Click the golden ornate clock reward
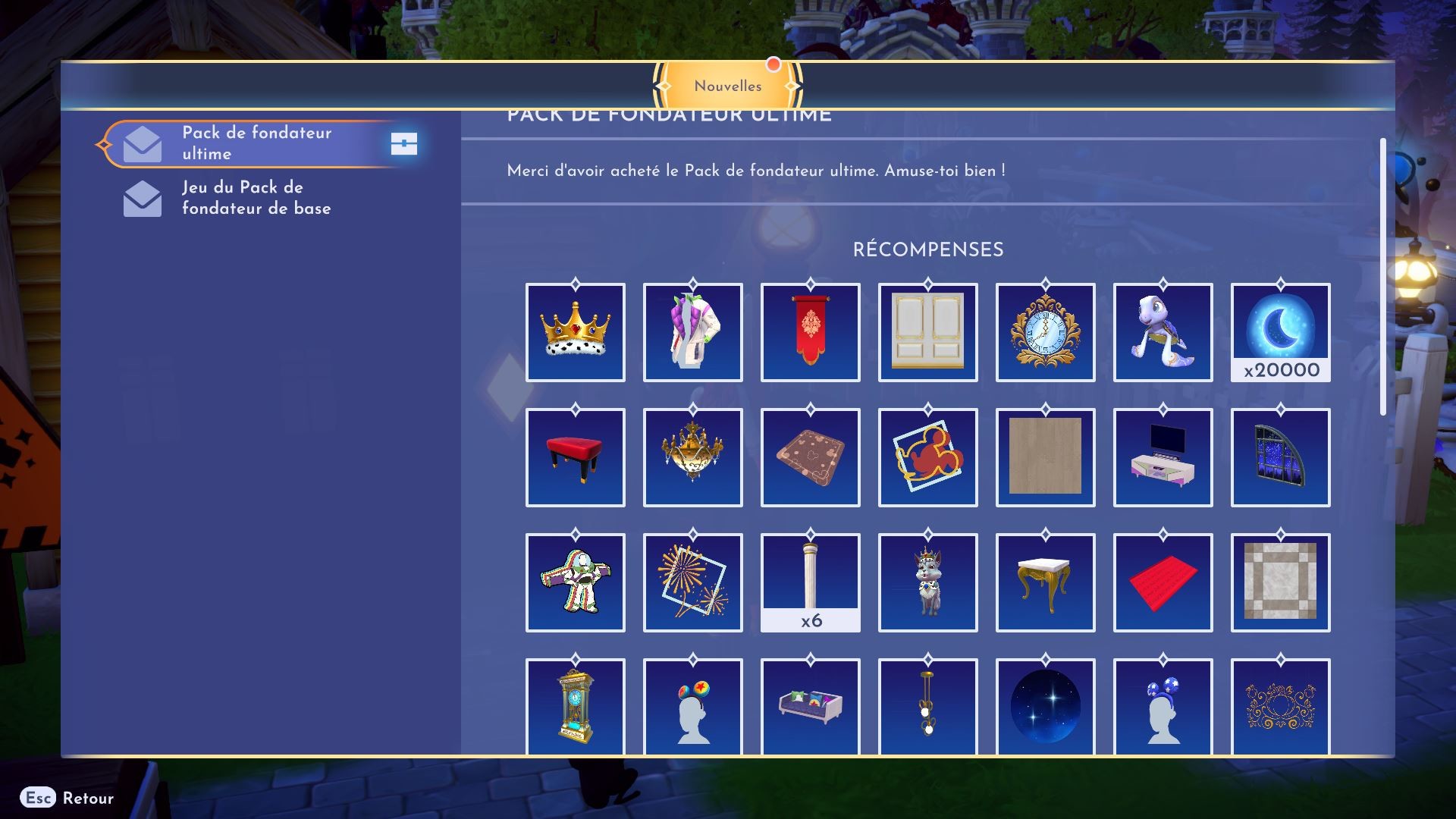Screen dimensions: 1456x819 click(x=1045, y=332)
